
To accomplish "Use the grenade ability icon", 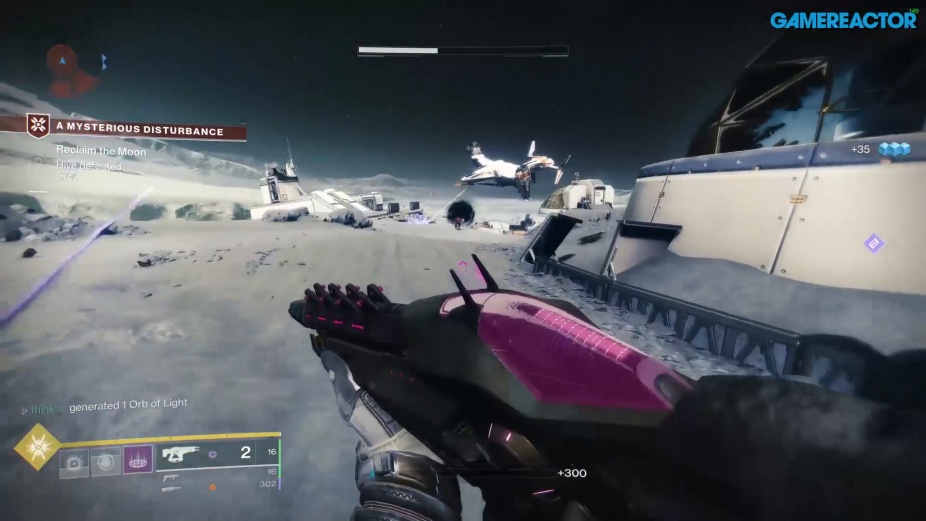I will [x=73, y=460].
